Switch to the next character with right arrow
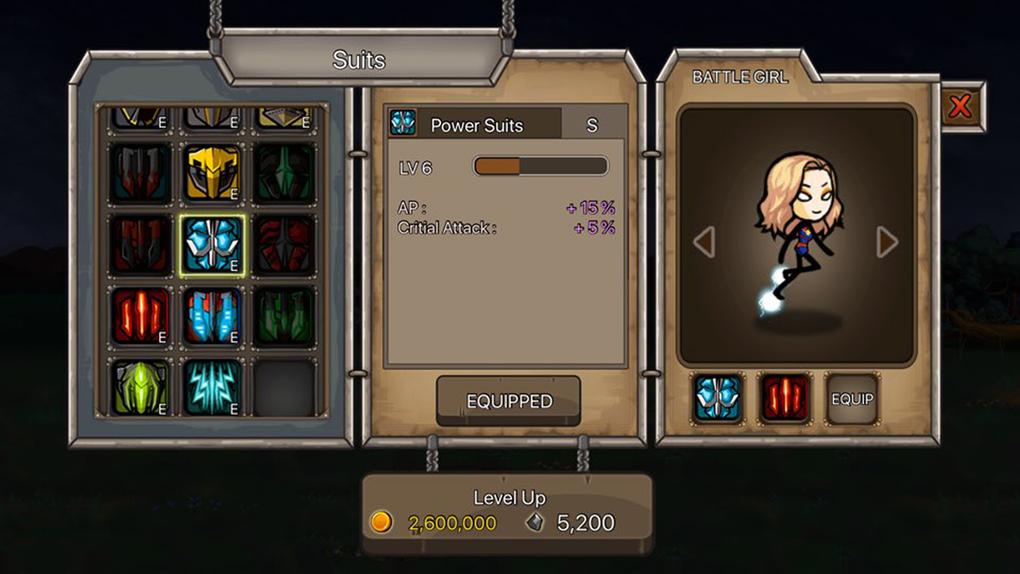This screenshot has height=574, width=1020. pyautogui.click(x=887, y=242)
